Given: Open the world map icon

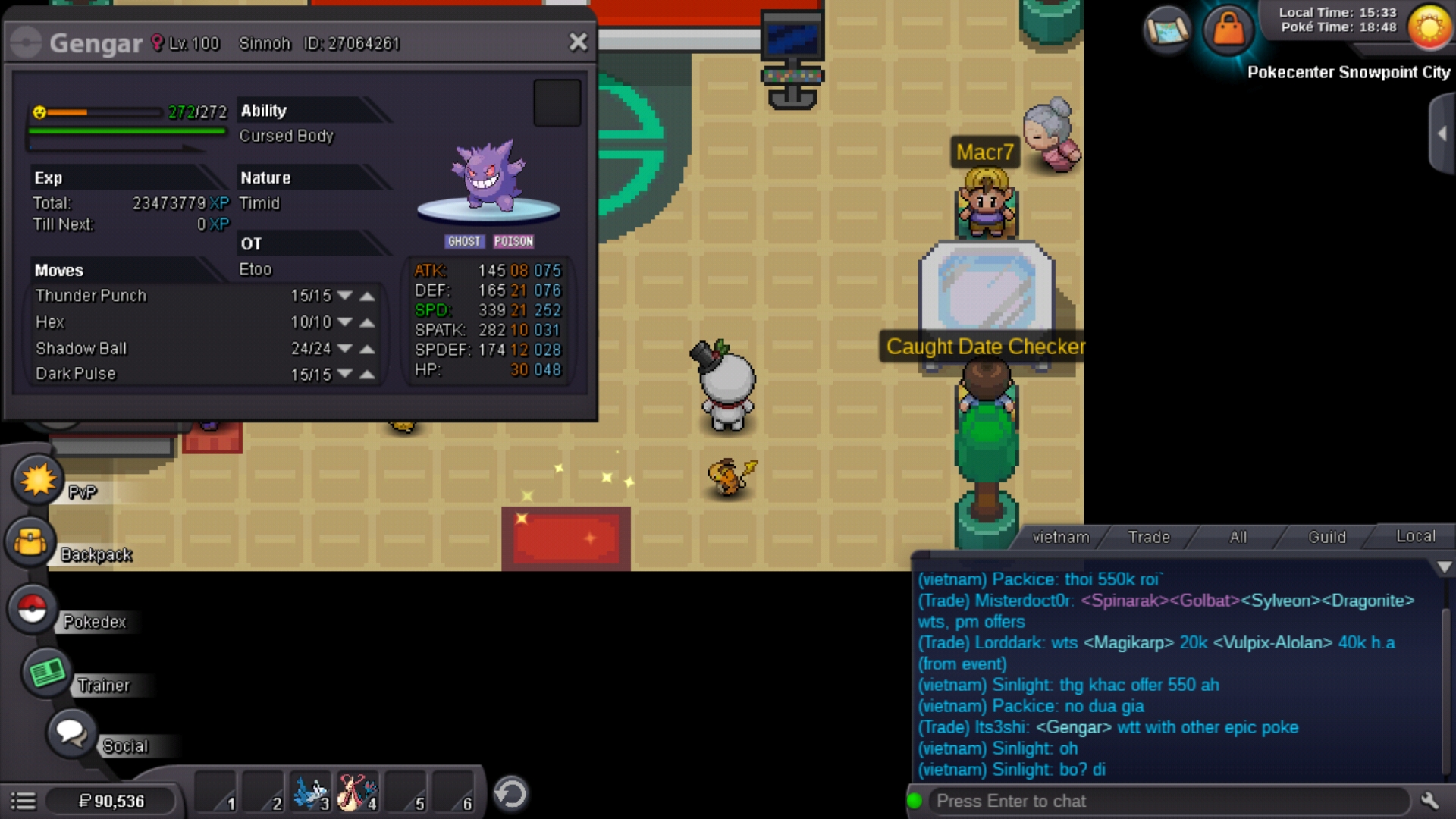Looking at the screenshot, I should (x=1167, y=30).
